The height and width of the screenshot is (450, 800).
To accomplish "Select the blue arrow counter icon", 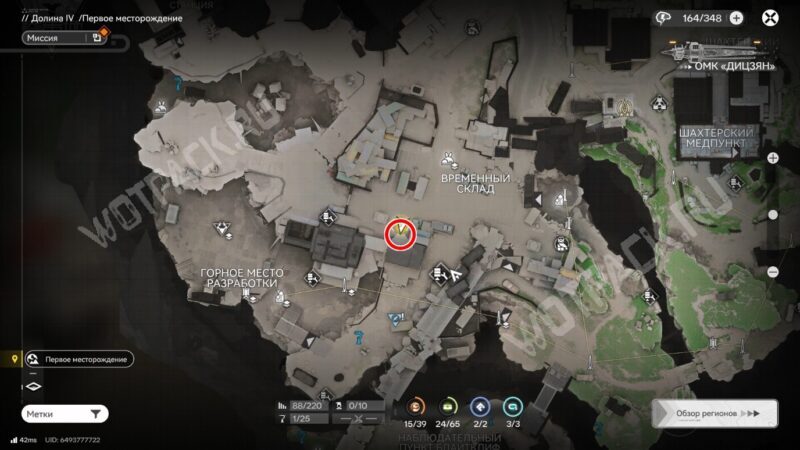I will coord(480,406).
